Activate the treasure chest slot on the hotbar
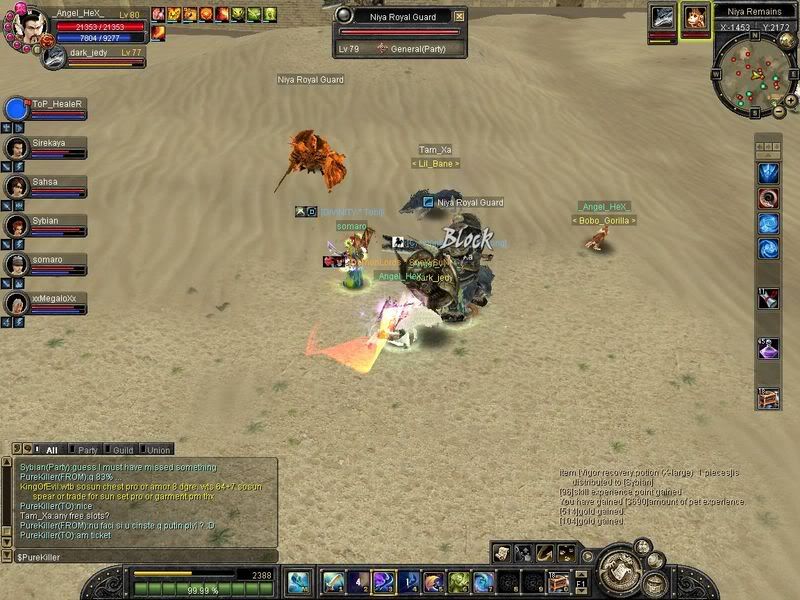 coord(558,582)
